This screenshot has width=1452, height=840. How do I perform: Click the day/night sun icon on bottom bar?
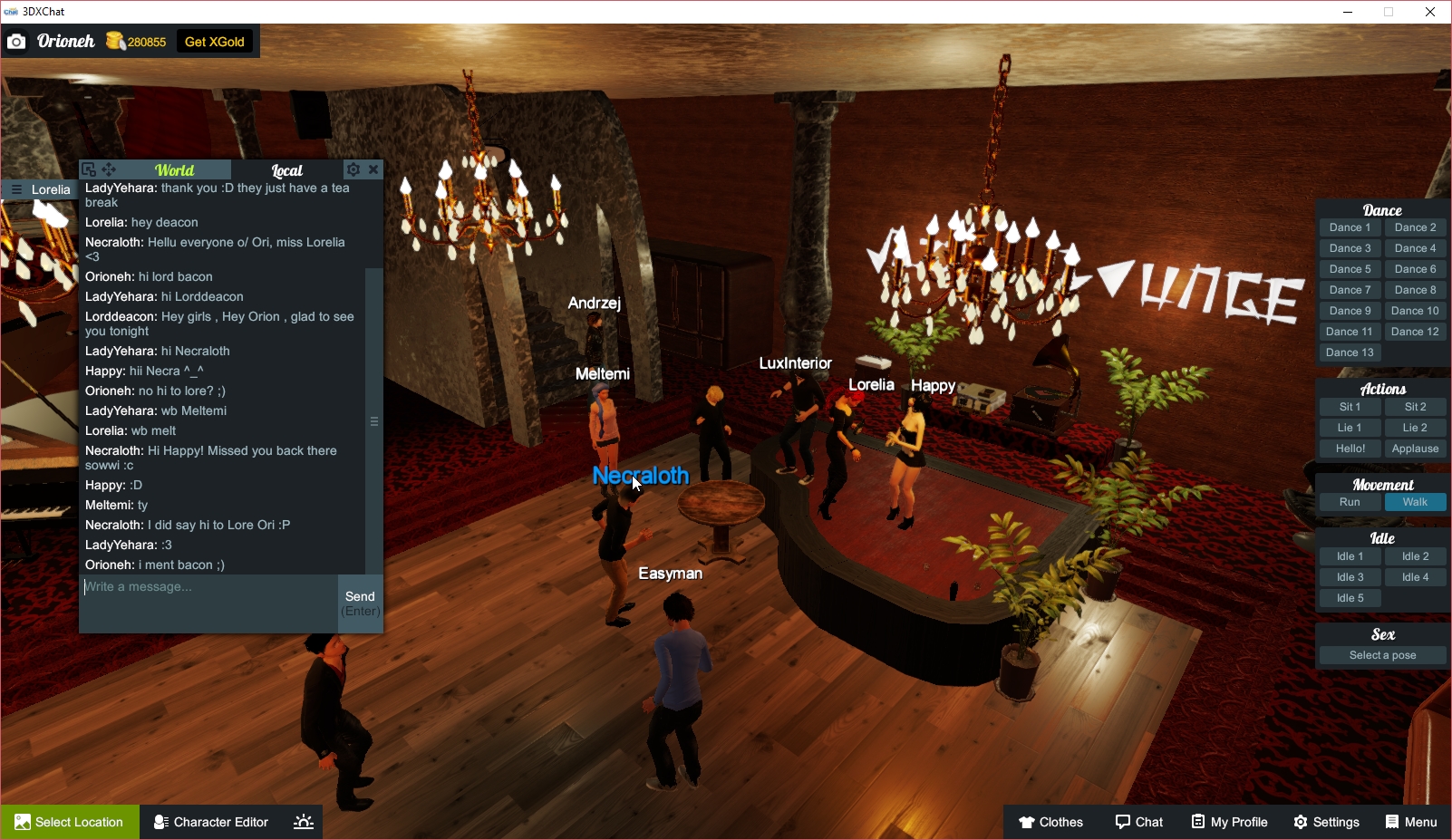pyautogui.click(x=302, y=822)
